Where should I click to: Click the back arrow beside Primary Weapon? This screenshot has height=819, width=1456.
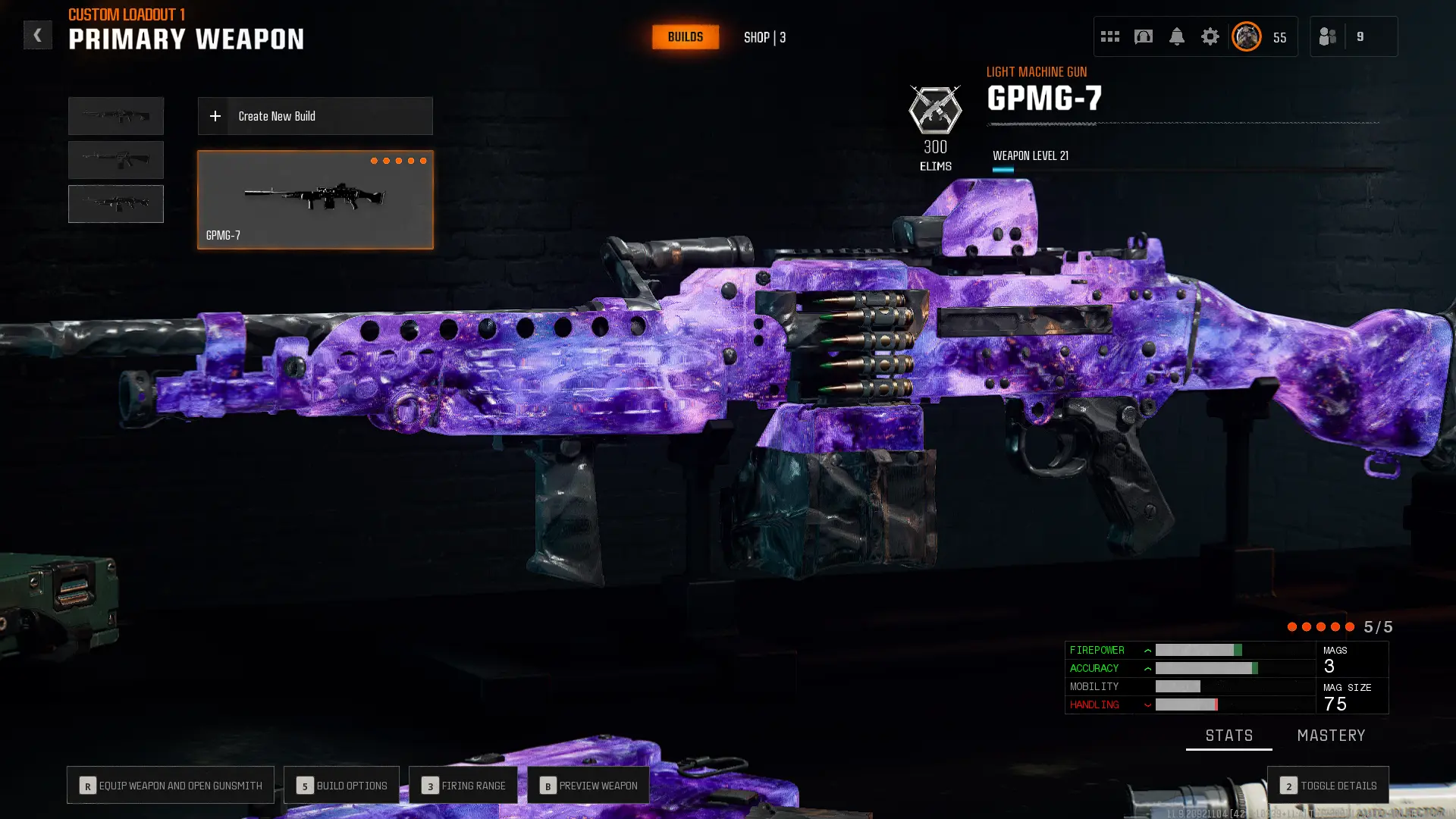37,34
